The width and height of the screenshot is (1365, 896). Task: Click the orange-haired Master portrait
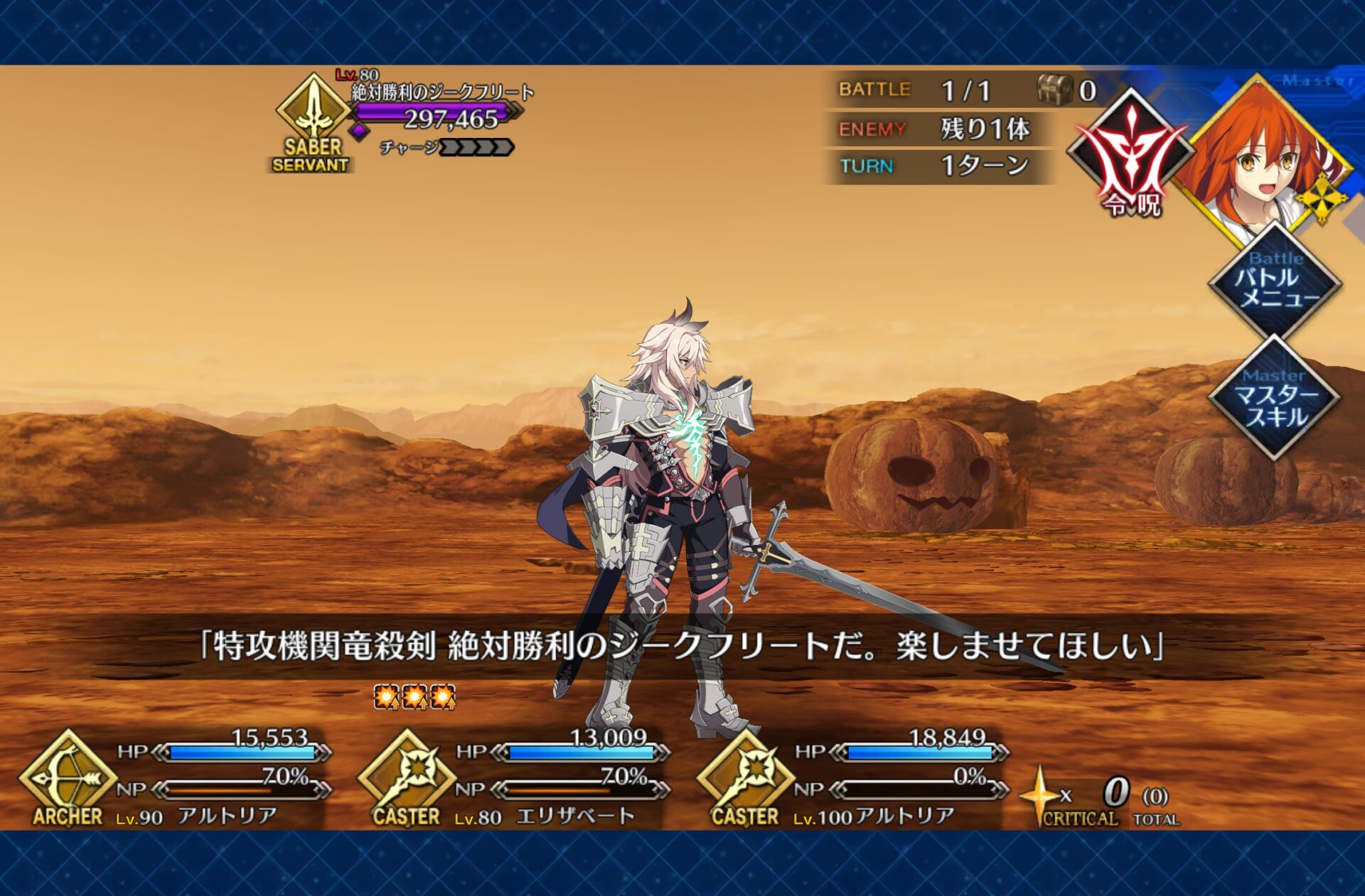point(1260,158)
